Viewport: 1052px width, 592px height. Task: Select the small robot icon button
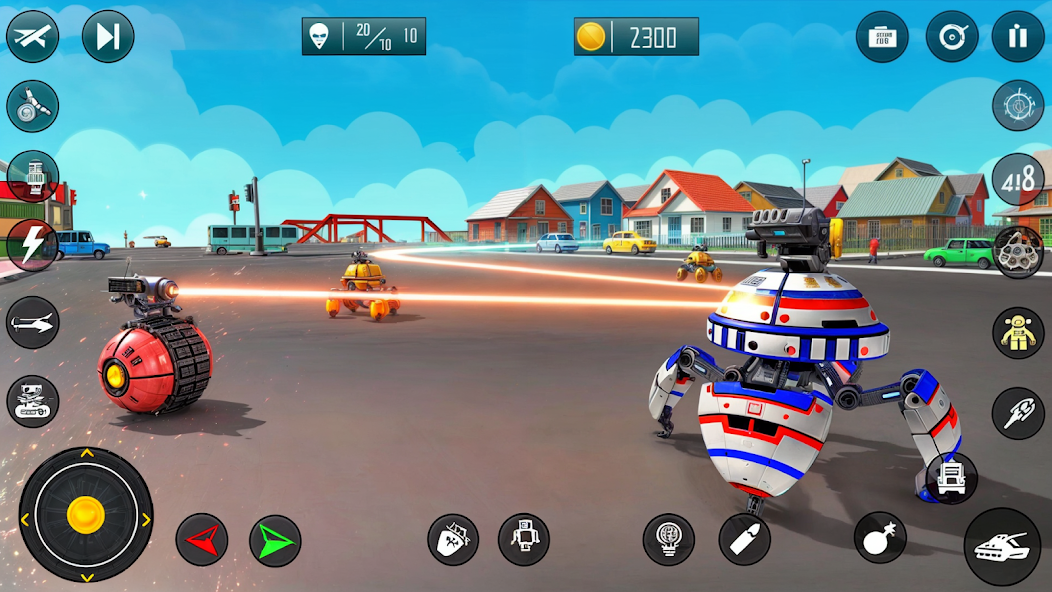tap(524, 540)
